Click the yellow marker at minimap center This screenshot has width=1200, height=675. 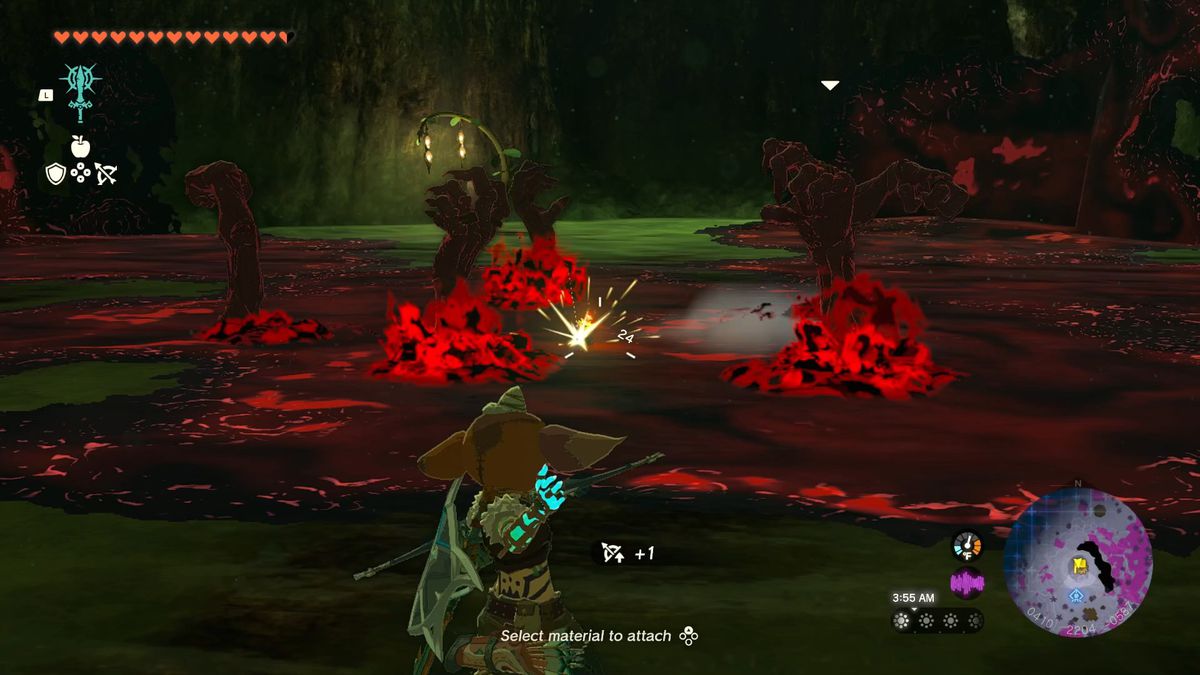click(1080, 567)
